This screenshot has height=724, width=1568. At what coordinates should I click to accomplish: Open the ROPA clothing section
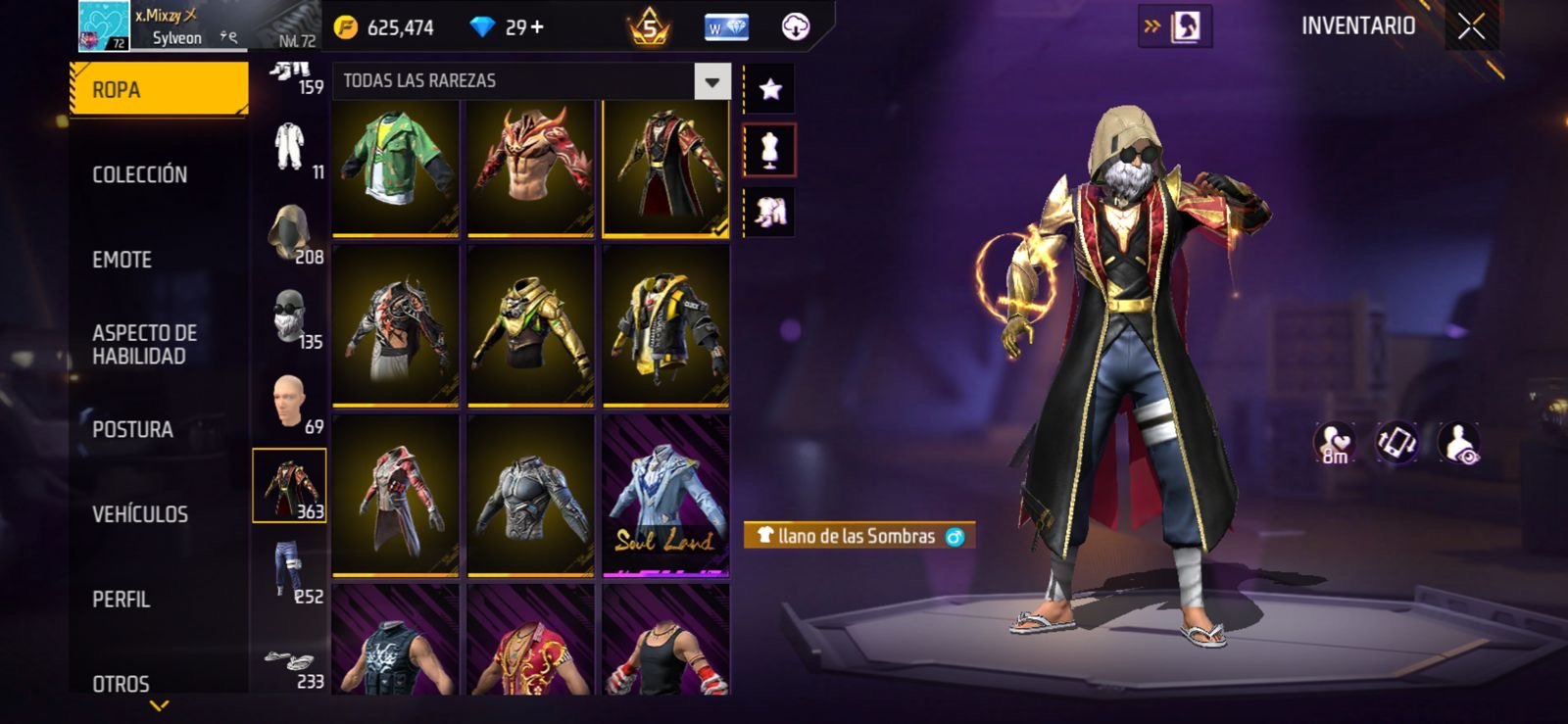click(x=158, y=90)
